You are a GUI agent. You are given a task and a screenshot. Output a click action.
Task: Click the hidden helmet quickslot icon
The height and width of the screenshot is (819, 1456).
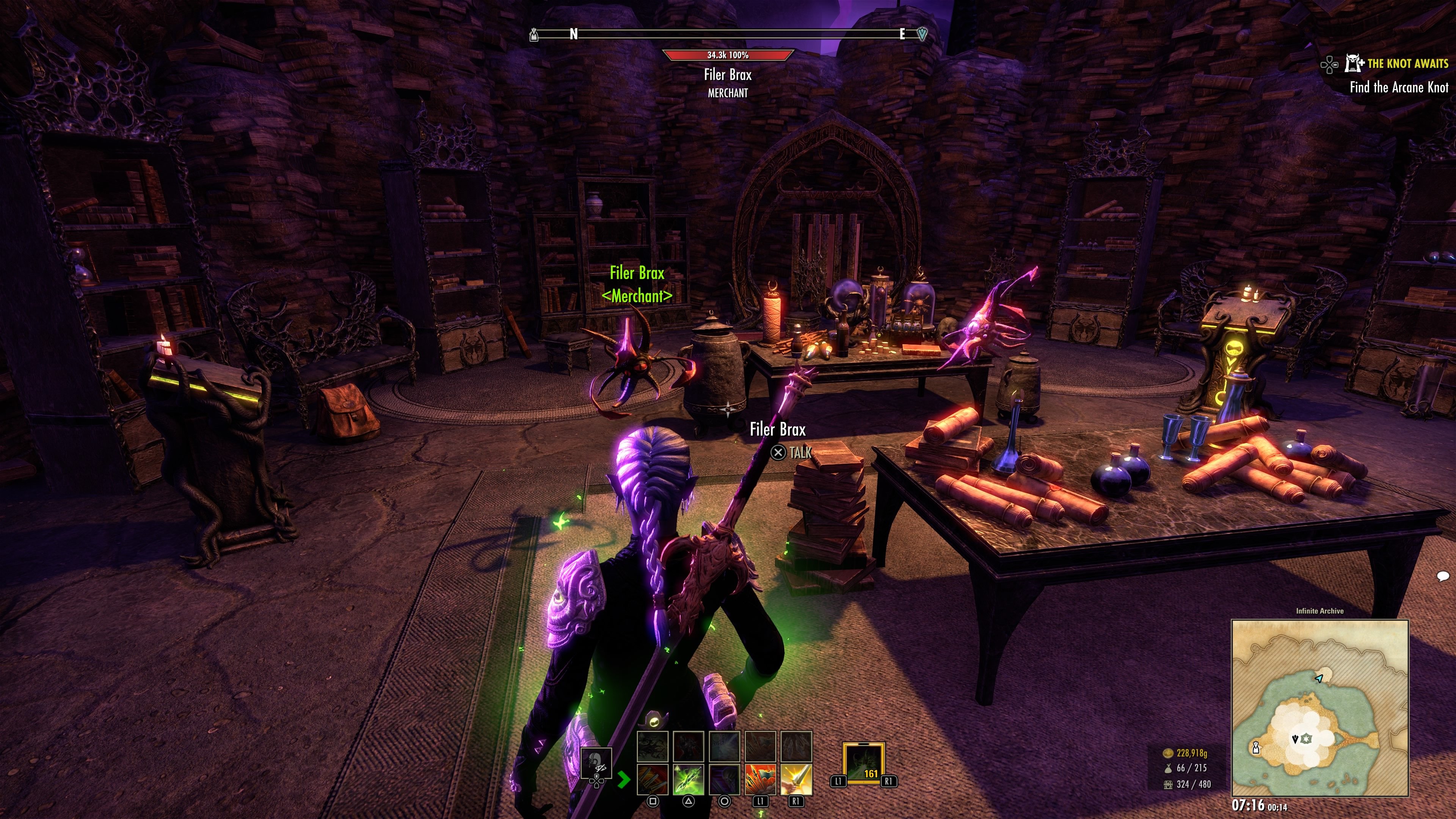597,763
